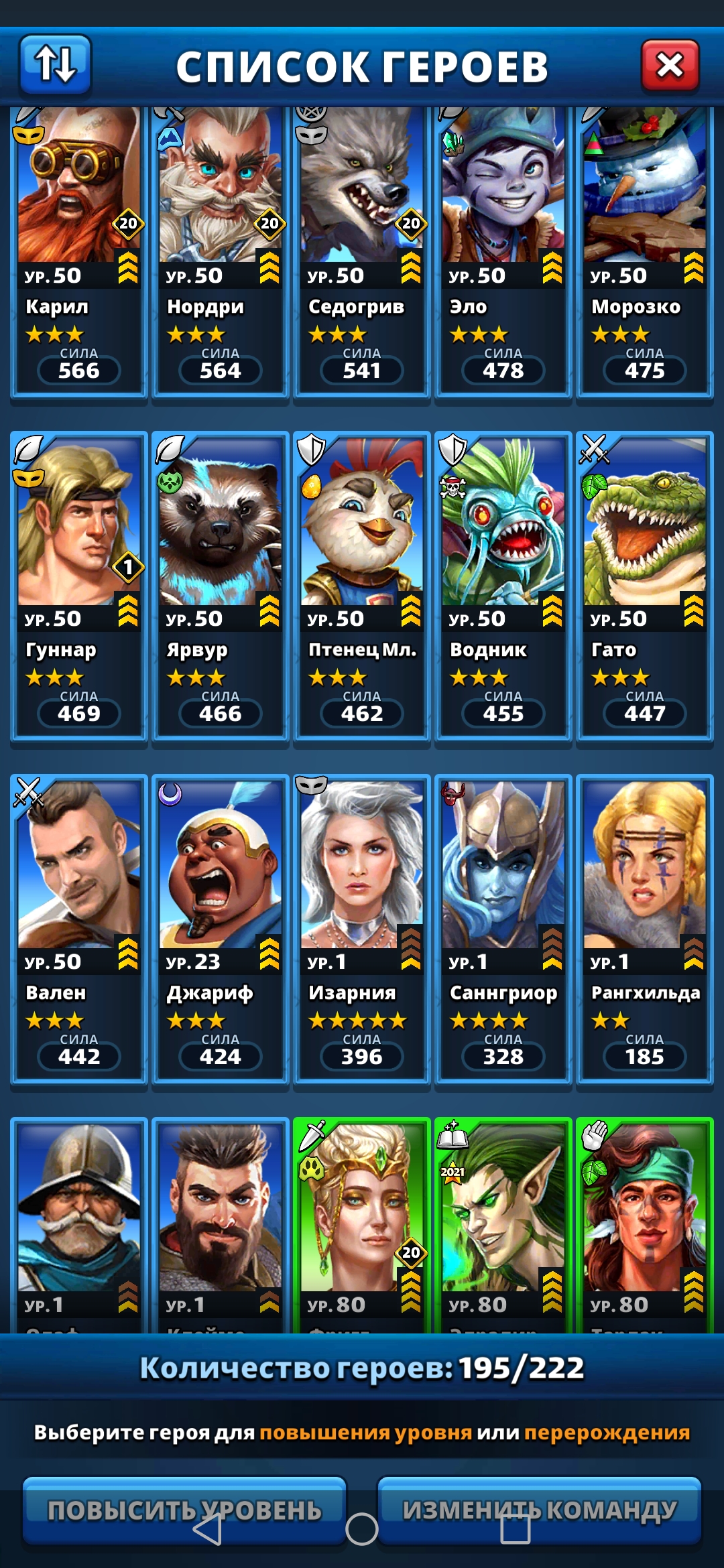Screen dimensions: 724x1568
Task: Pick the Ярвур hero card
Action: 220,586
